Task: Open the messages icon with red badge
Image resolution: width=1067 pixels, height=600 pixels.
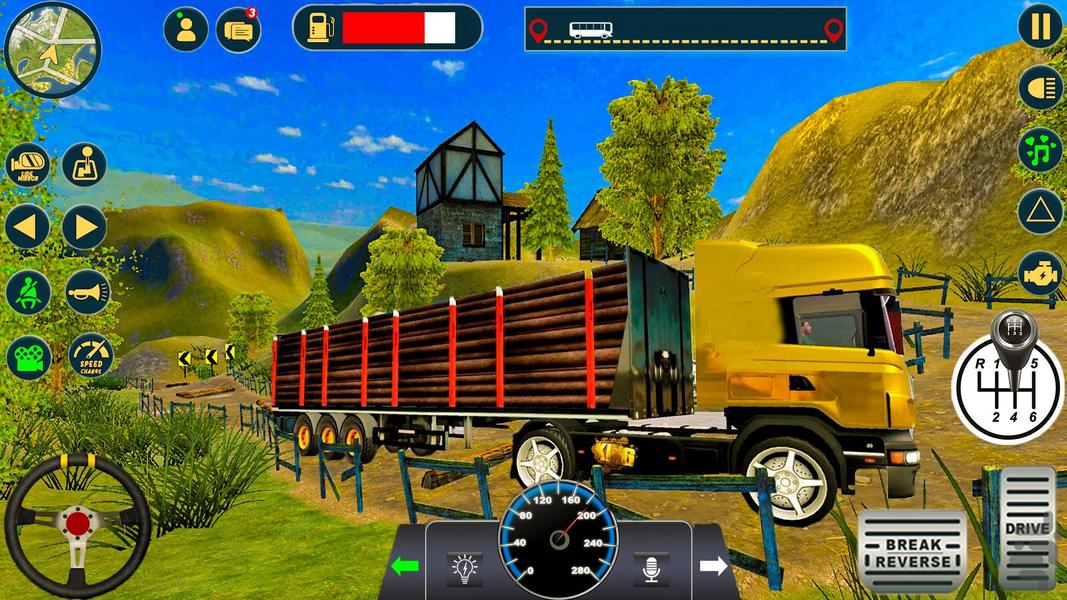Action: pos(238,30)
